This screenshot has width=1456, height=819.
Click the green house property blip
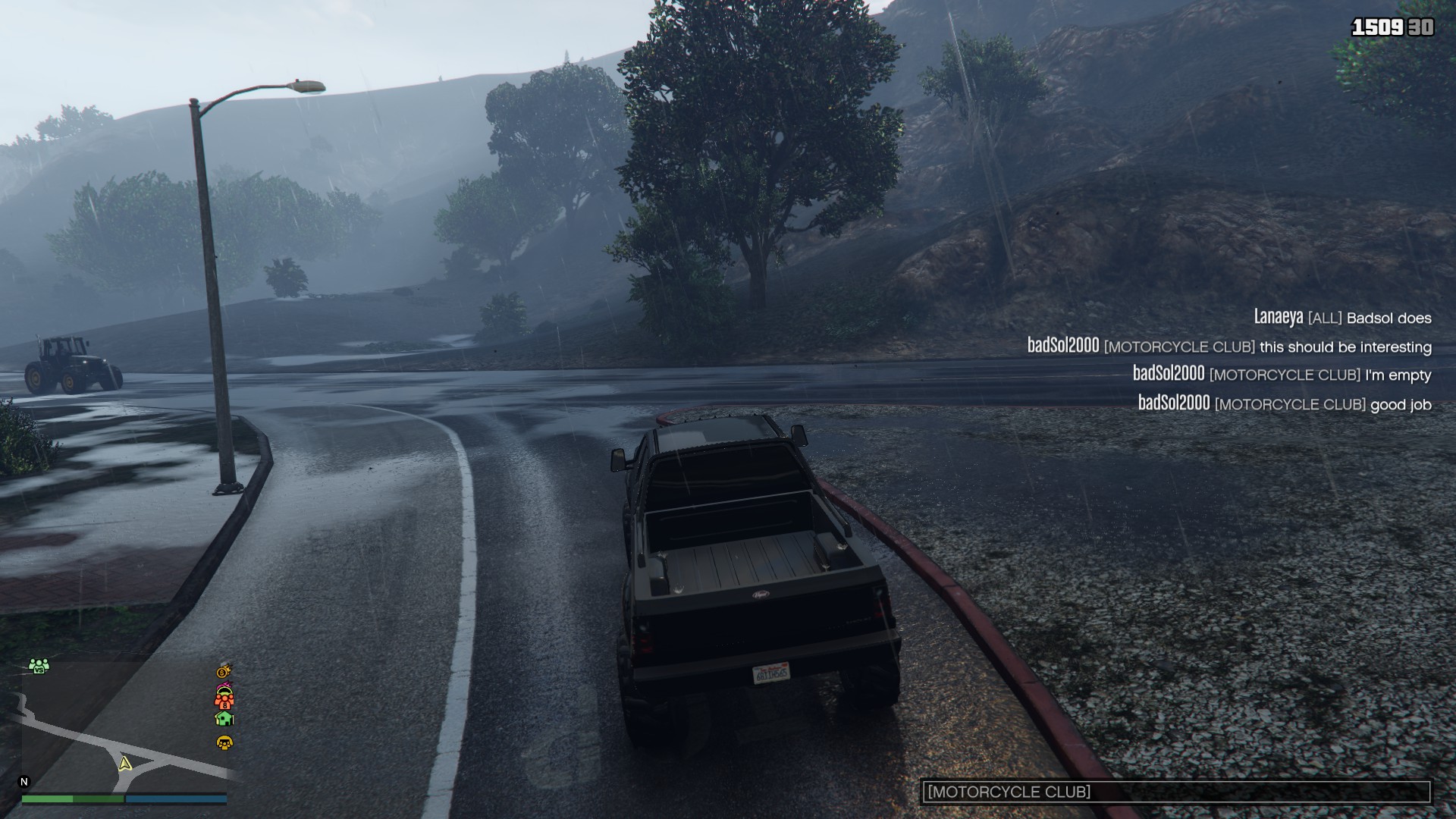[224, 718]
